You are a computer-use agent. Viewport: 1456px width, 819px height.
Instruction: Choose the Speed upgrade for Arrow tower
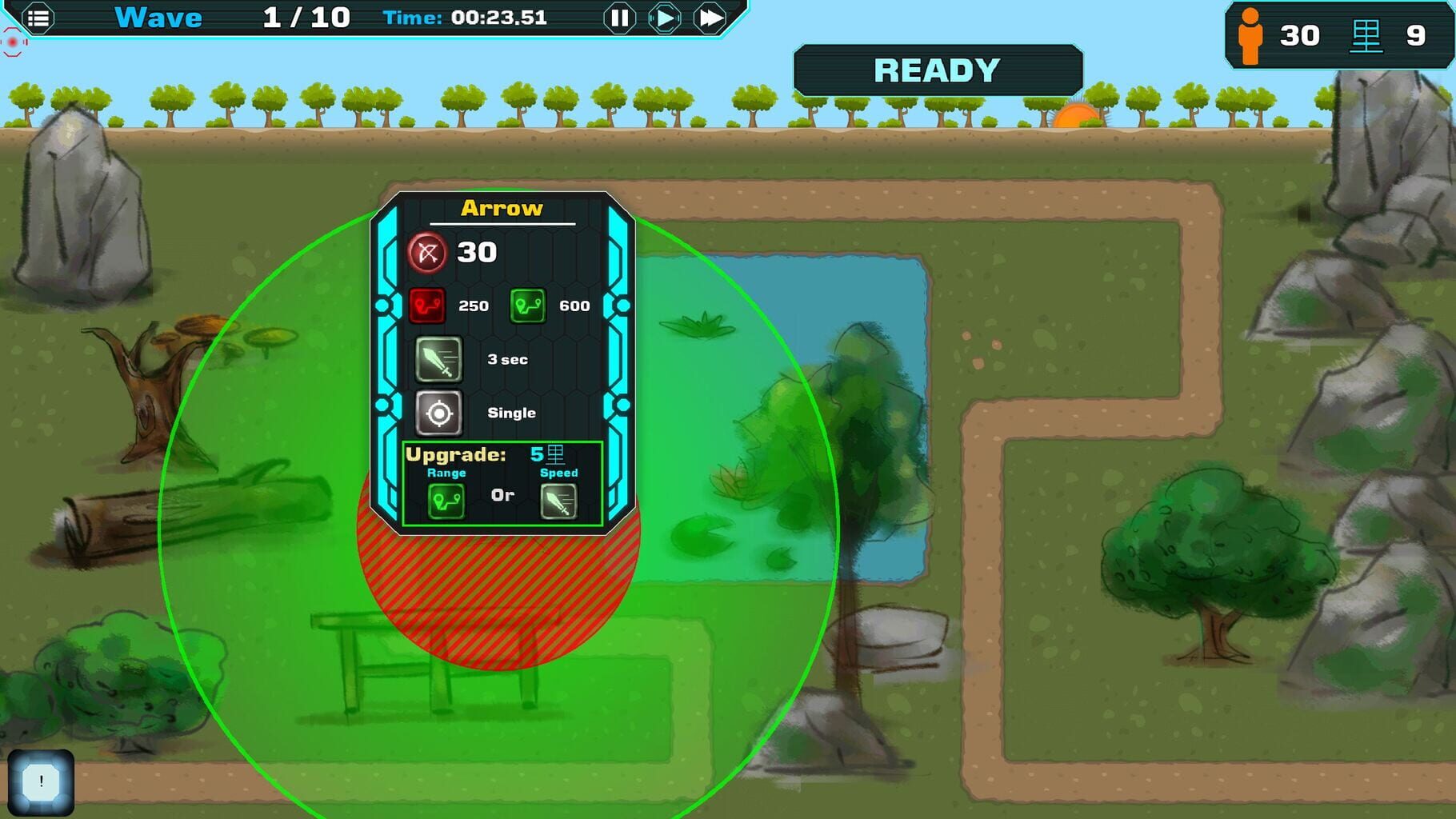point(558,501)
